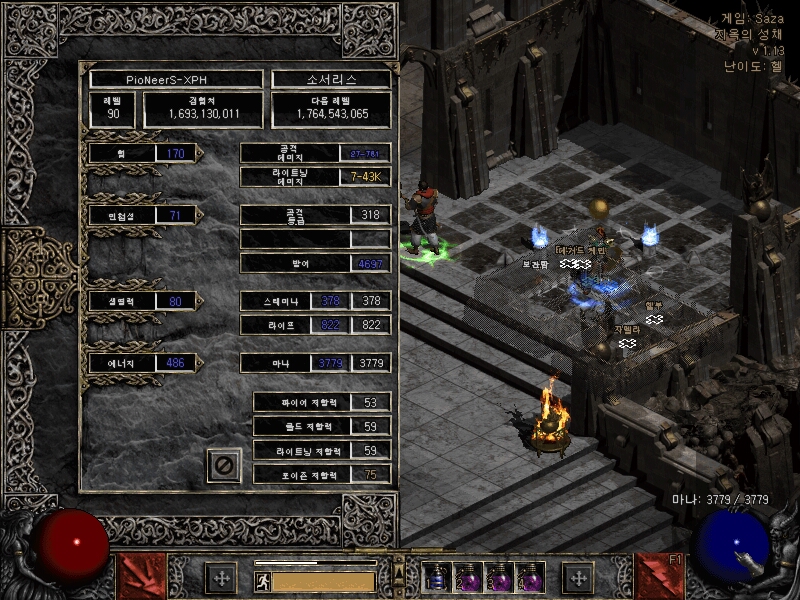Screen dimensions: 800x600
Task: Close the character stats panel
Action: point(224,465)
